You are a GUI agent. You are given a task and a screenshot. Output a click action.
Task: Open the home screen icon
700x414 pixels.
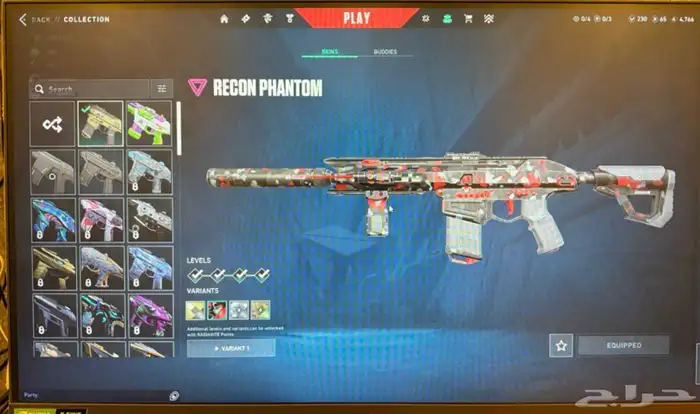[x=224, y=18]
